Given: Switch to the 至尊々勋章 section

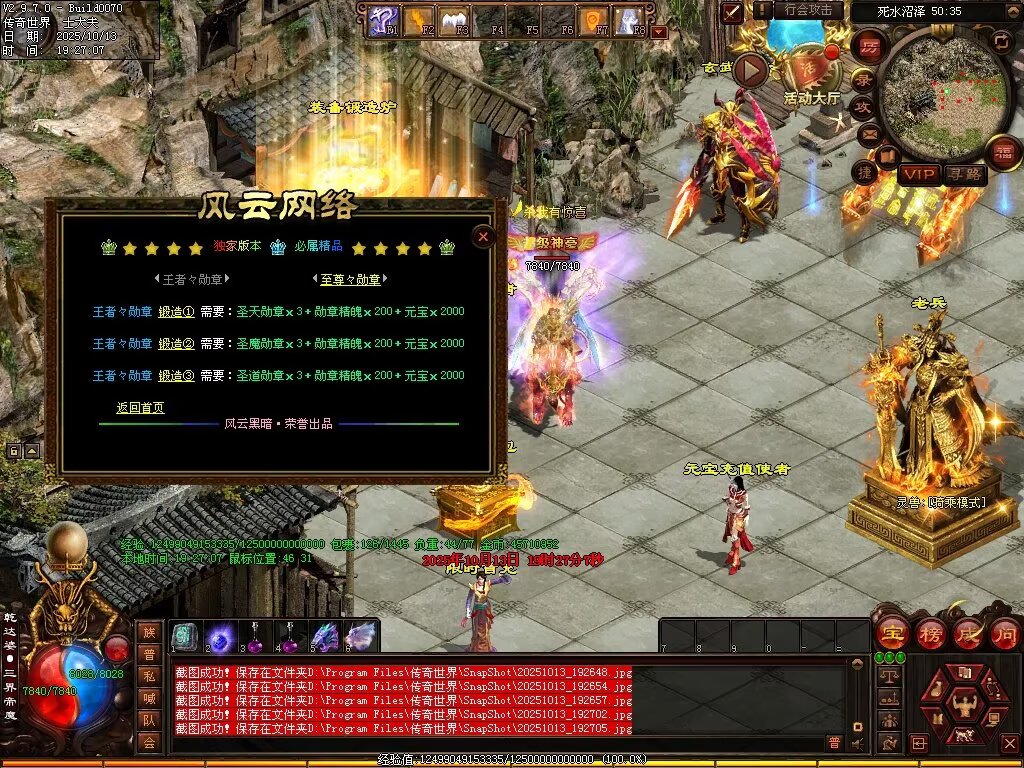Looking at the screenshot, I should click(x=353, y=280).
